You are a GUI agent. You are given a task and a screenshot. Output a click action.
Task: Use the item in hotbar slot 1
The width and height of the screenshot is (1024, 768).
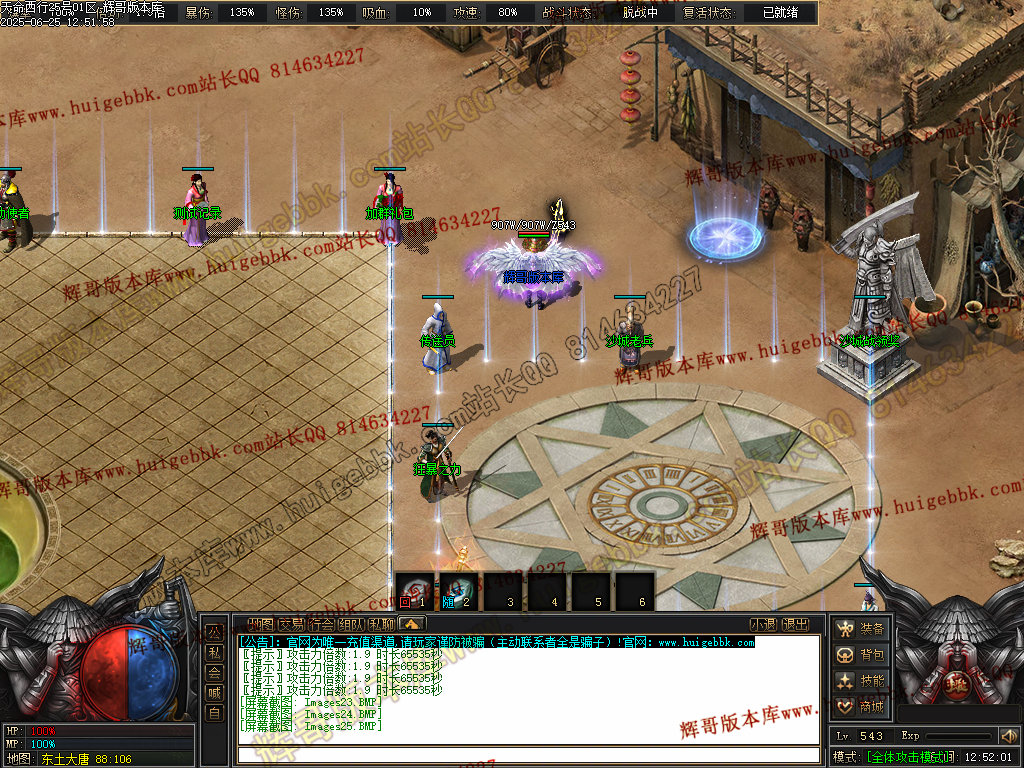[x=414, y=591]
